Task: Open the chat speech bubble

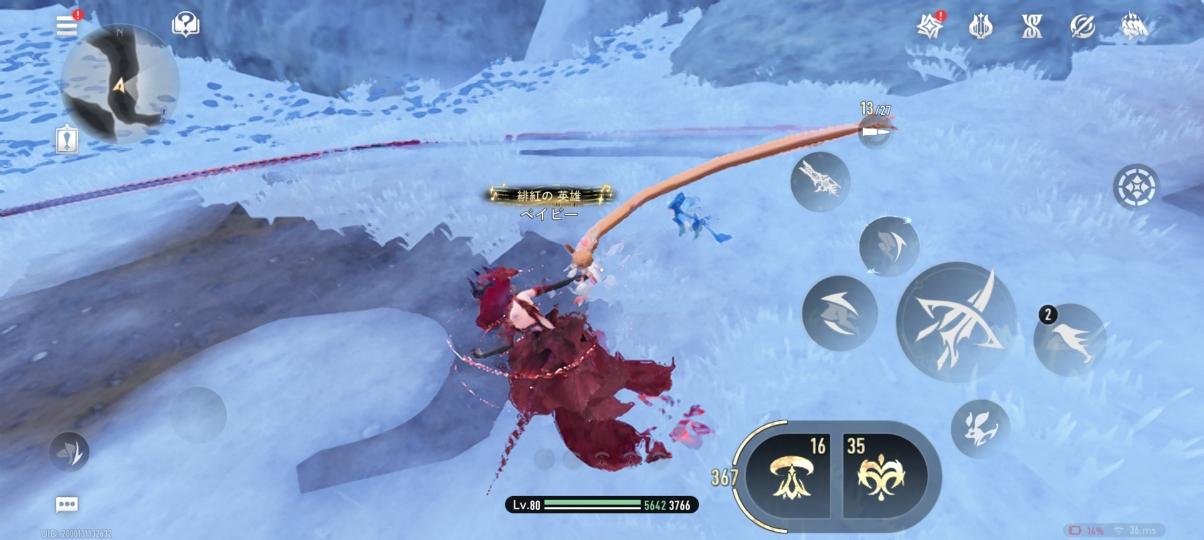Action: (x=67, y=504)
